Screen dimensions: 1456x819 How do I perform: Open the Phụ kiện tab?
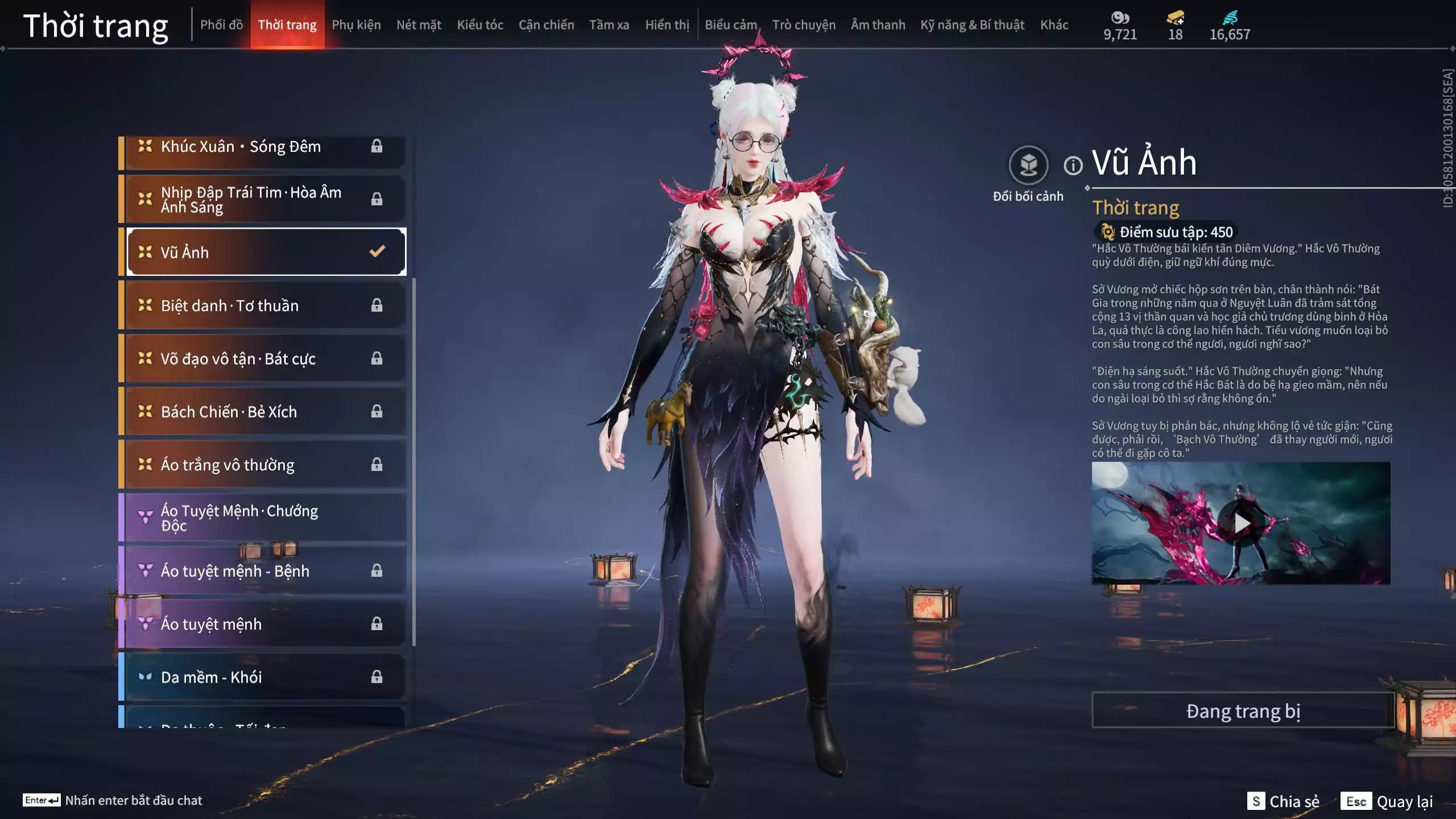pyautogui.click(x=356, y=25)
